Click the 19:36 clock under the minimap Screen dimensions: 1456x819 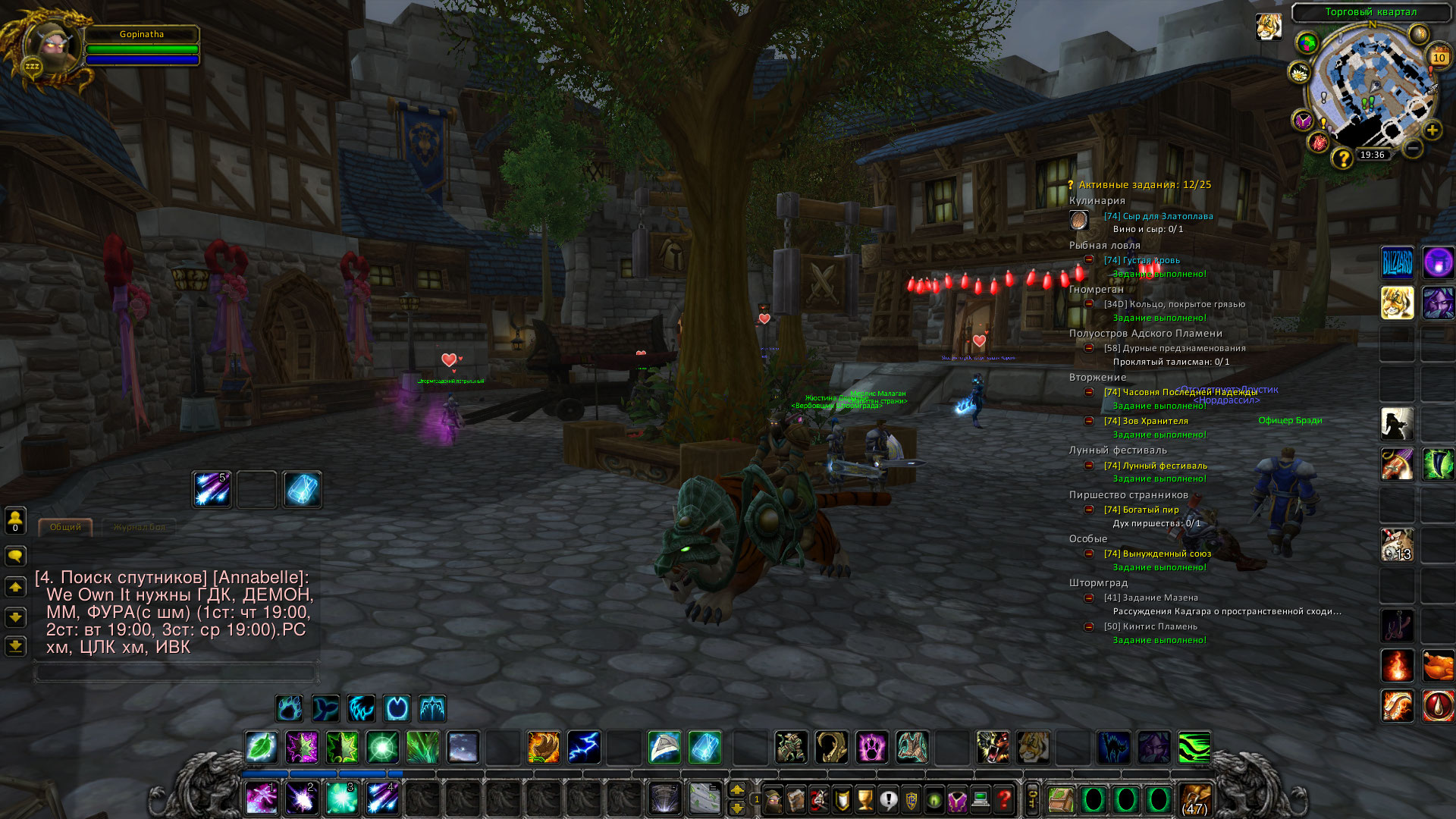(1372, 155)
